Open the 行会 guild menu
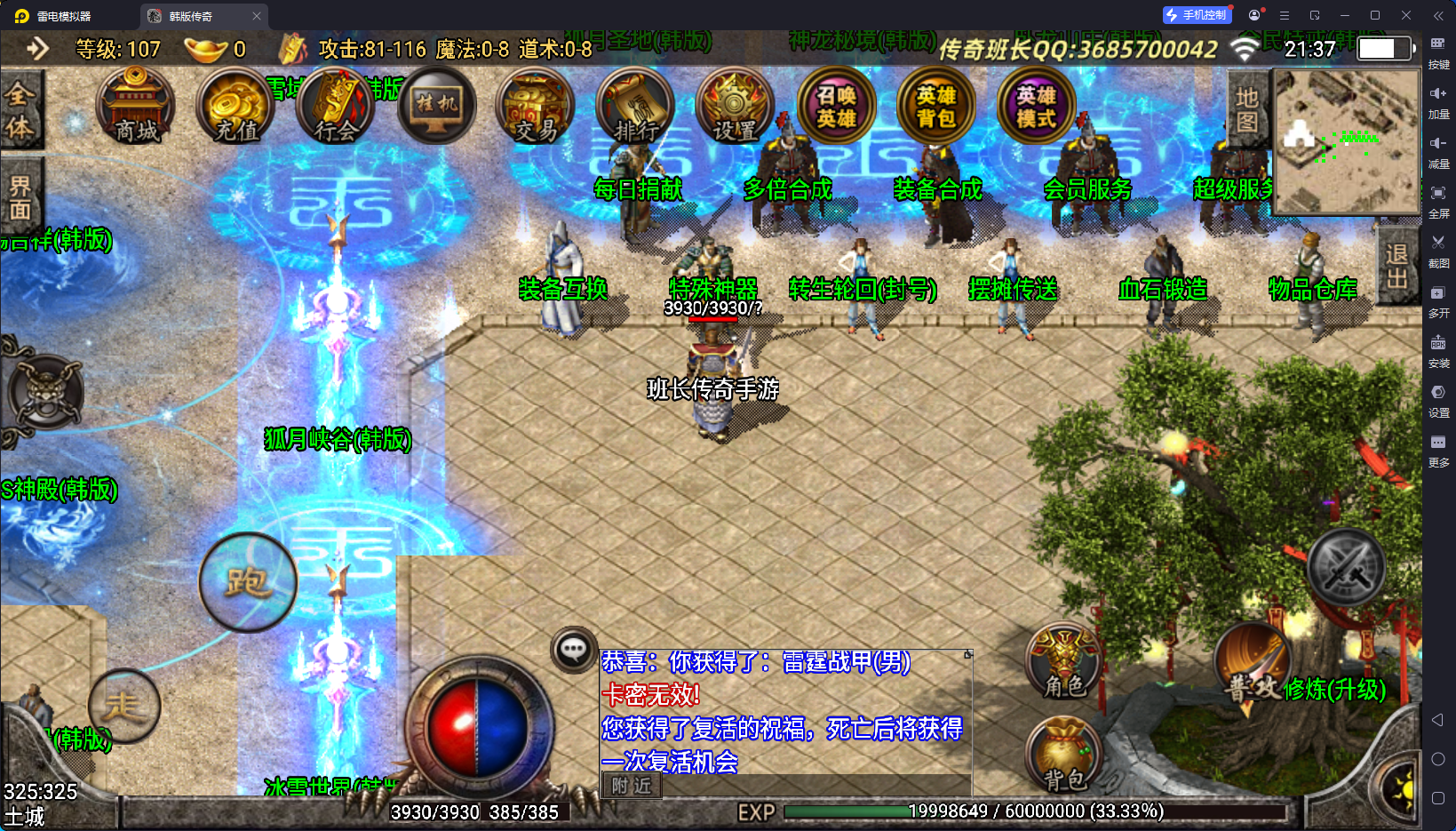The width and height of the screenshot is (1456, 831). tap(337, 107)
